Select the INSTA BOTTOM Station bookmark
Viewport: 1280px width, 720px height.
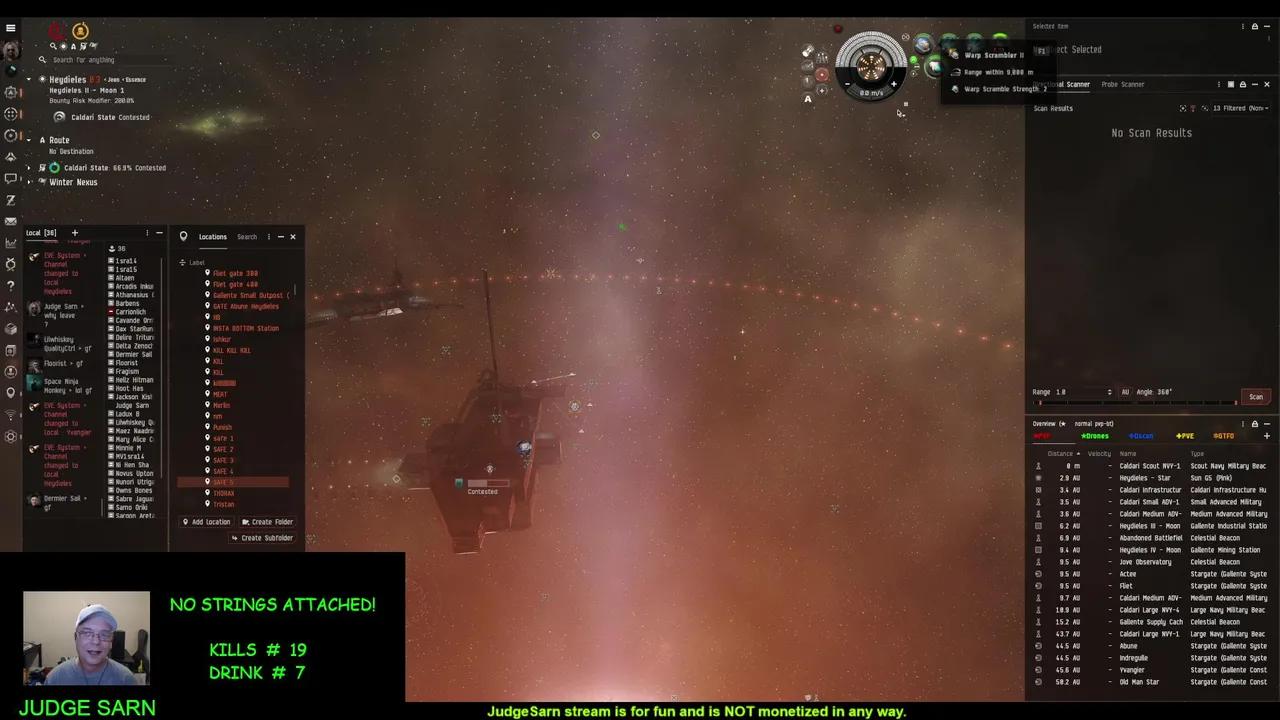pyautogui.click(x=245, y=328)
